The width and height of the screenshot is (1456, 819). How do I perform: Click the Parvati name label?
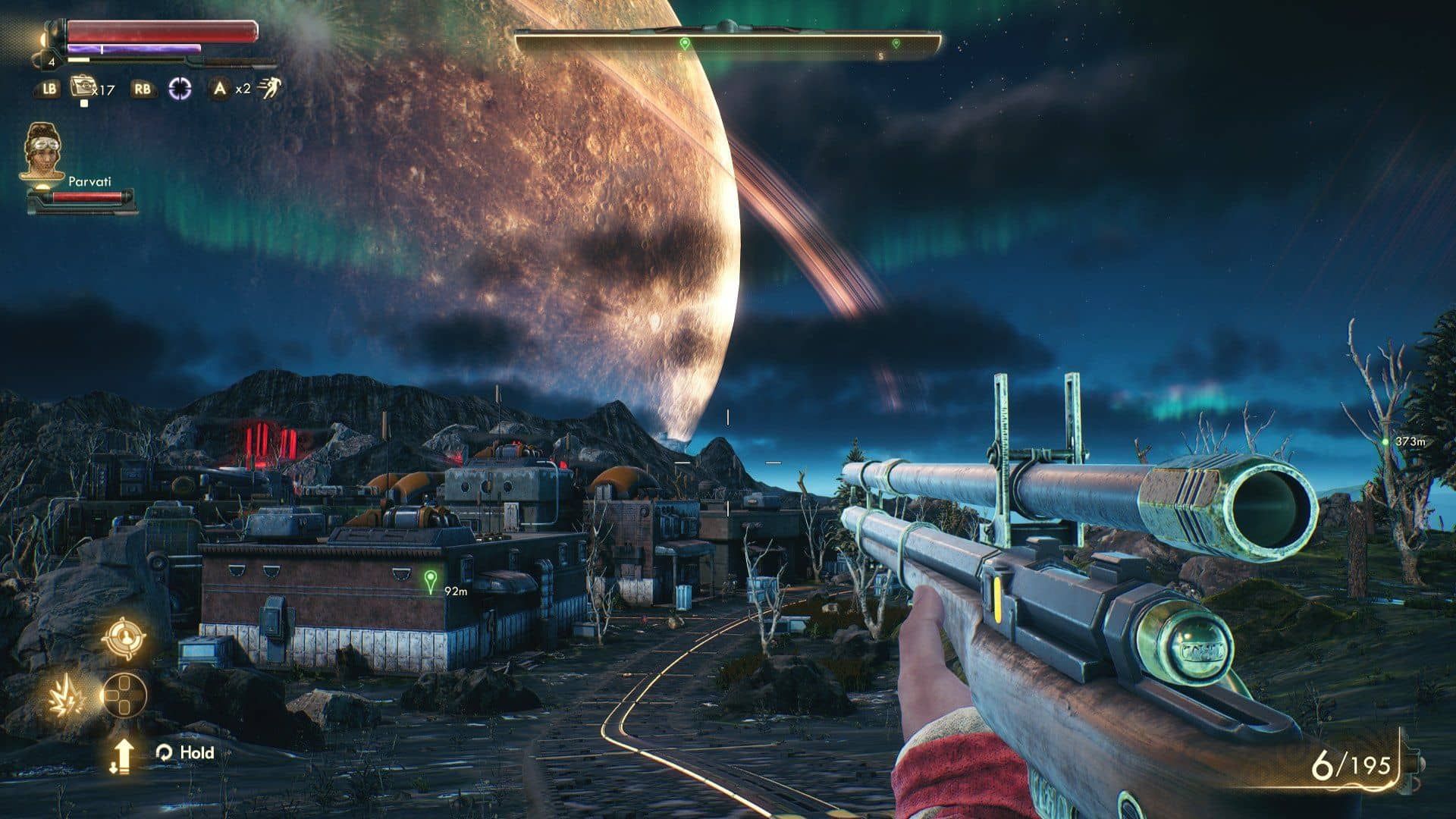click(89, 181)
